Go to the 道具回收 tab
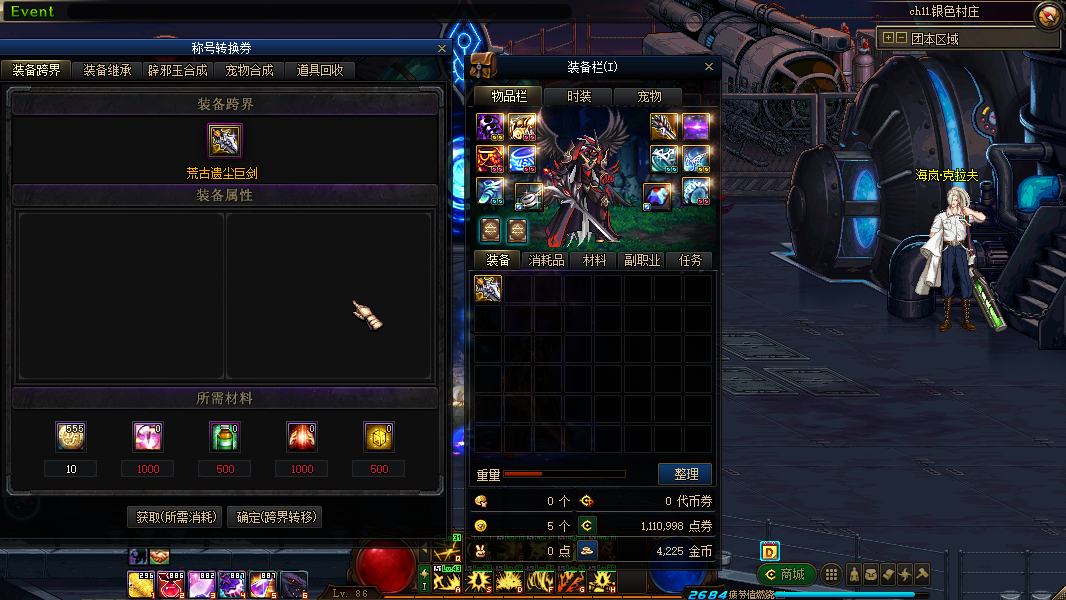 [320, 71]
